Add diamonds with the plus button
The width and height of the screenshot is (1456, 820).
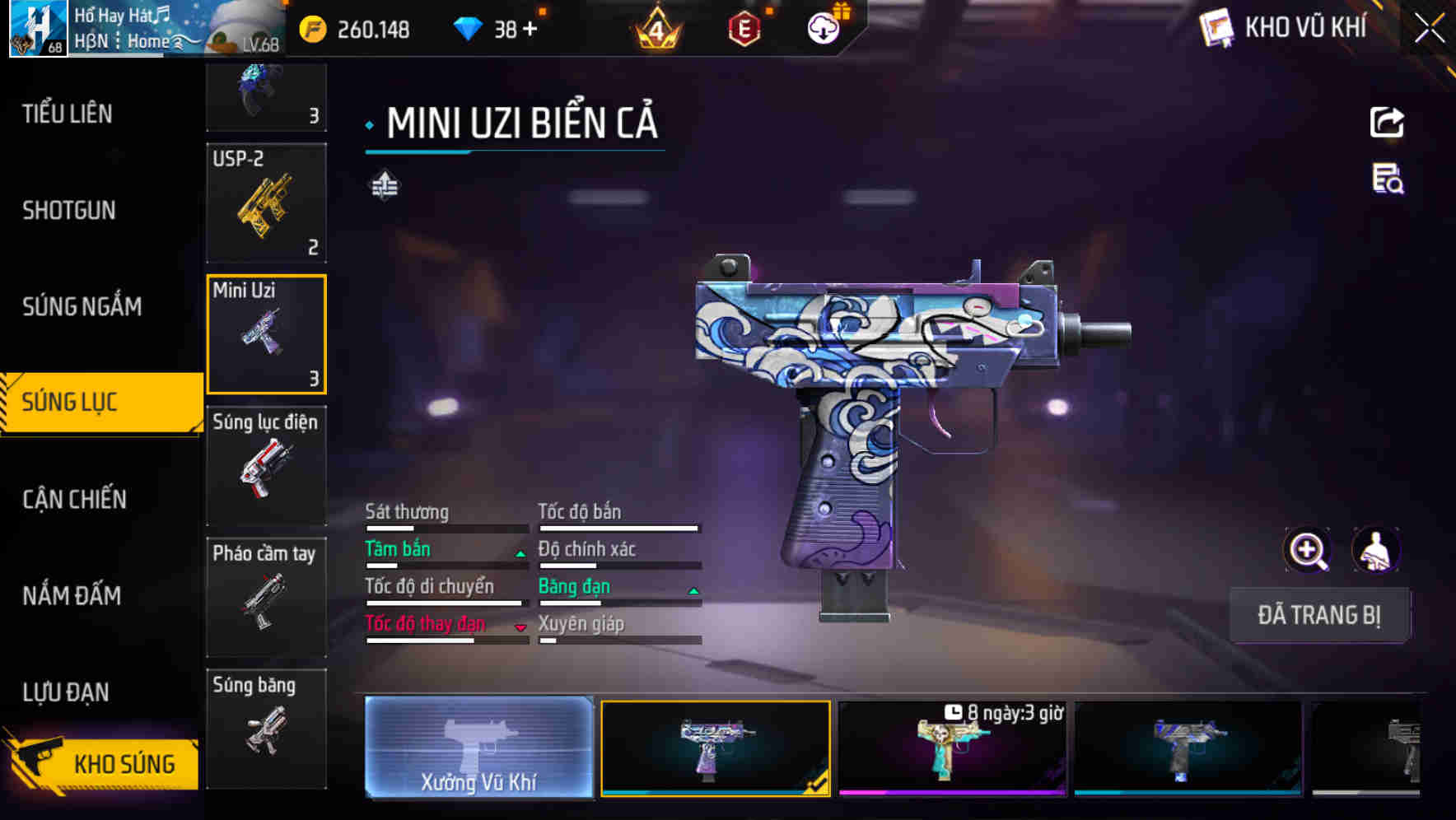pos(530,30)
